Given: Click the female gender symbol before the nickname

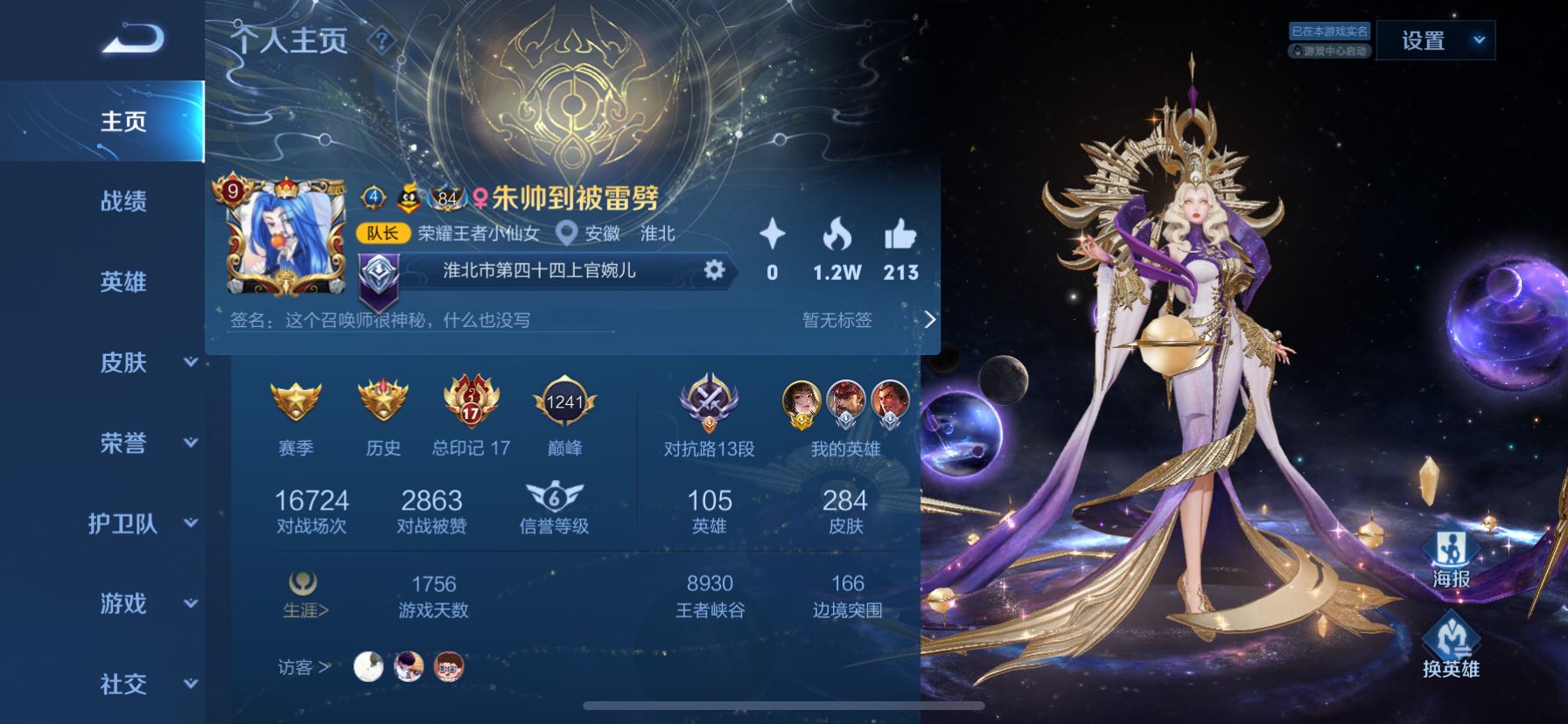Looking at the screenshot, I should [479, 198].
